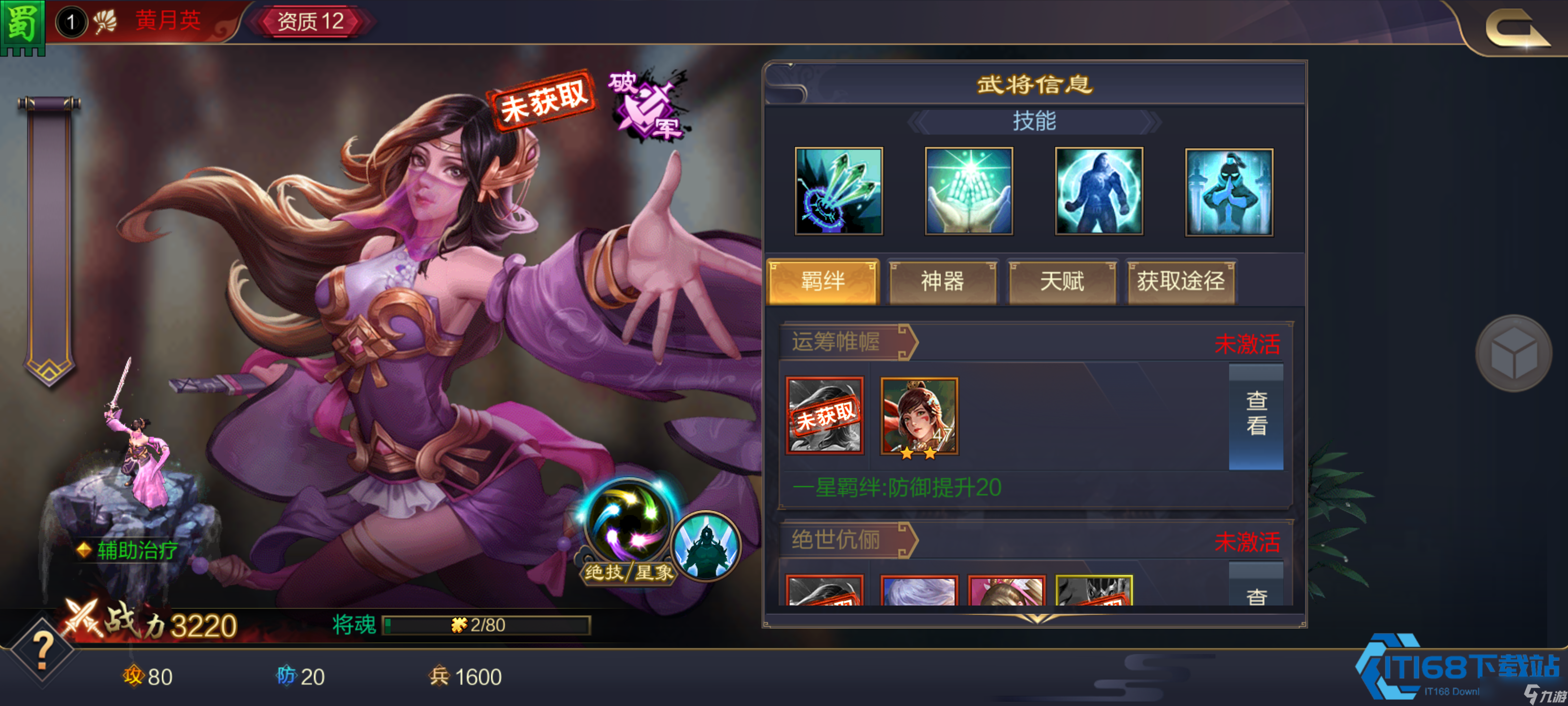Image resolution: width=1568 pixels, height=706 pixels.
Task: Select the first skill icon with green crystals
Action: [x=839, y=191]
